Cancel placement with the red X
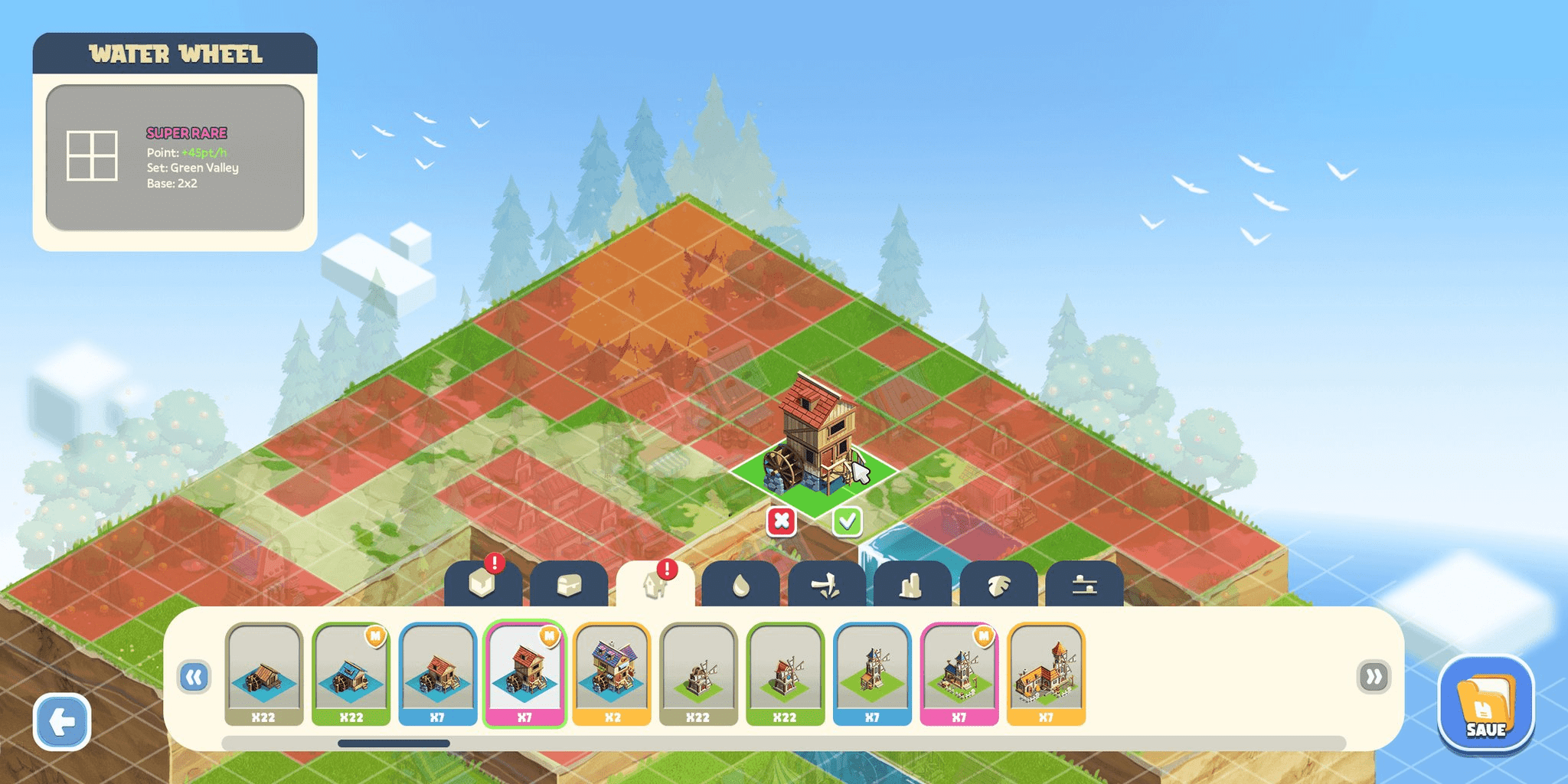The image size is (1568, 784). [x=781, y=521]
